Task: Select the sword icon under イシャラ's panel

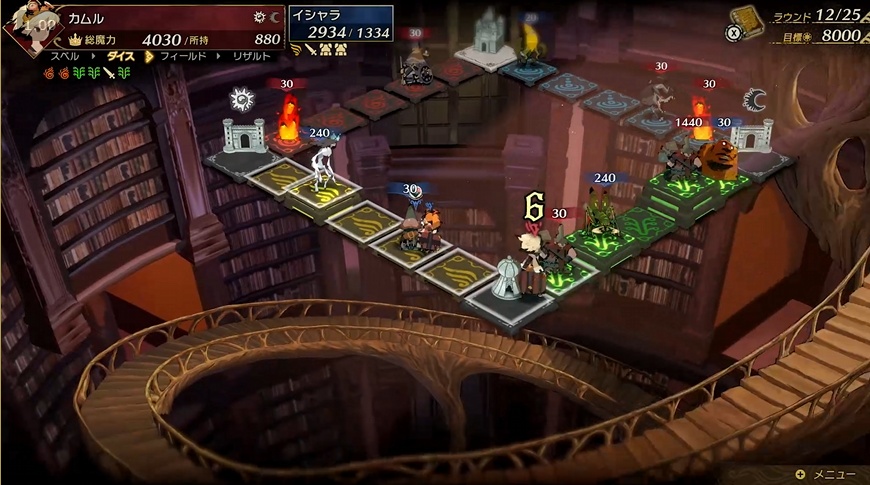Action: coord(312,48)
